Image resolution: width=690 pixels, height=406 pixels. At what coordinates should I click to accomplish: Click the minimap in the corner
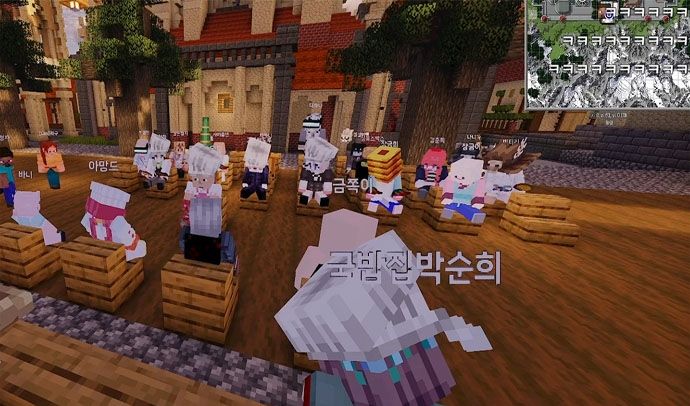[x=607, y=54]
